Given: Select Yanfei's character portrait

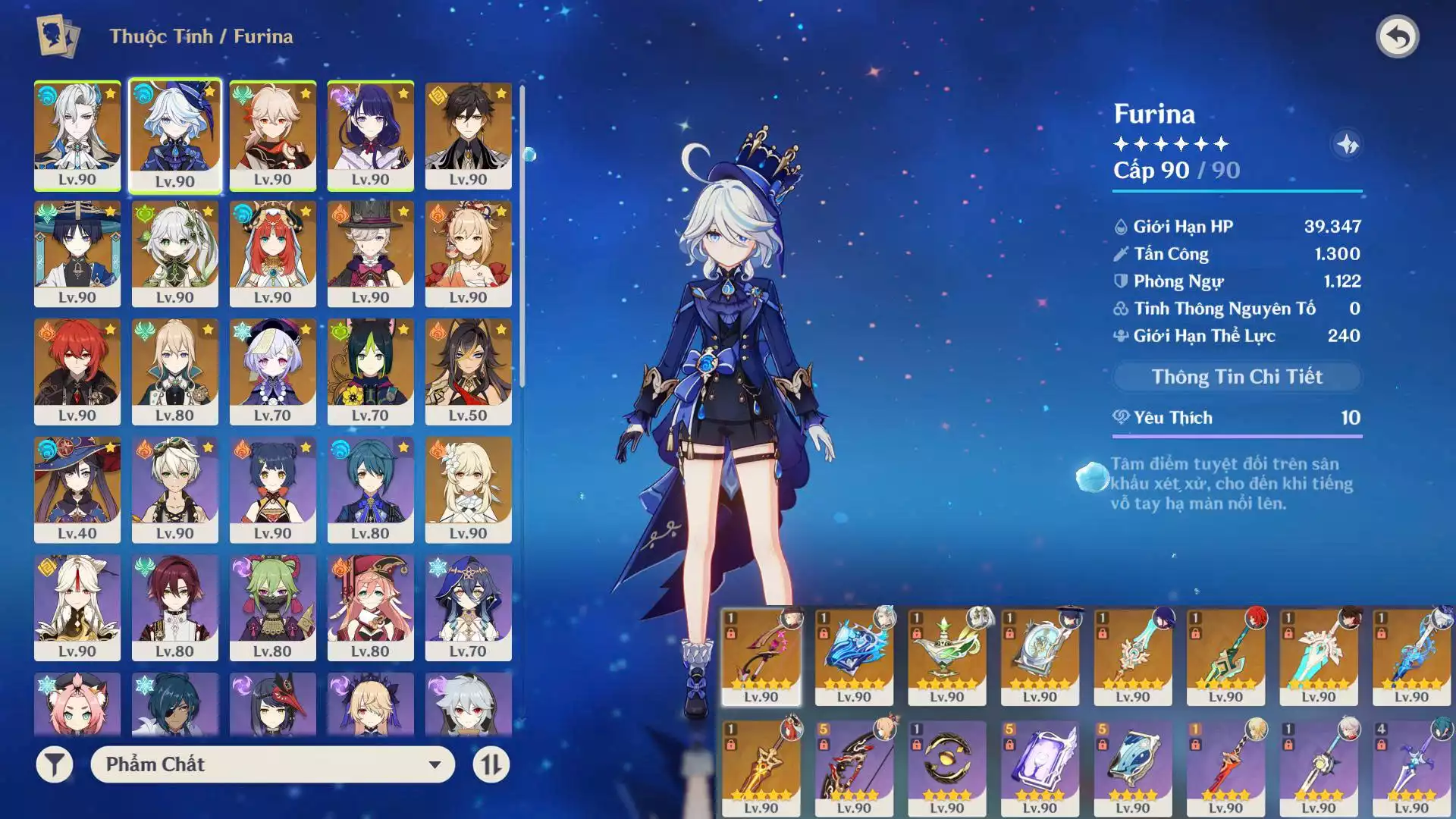Looking at the screenshot, I should coord(370,607).
